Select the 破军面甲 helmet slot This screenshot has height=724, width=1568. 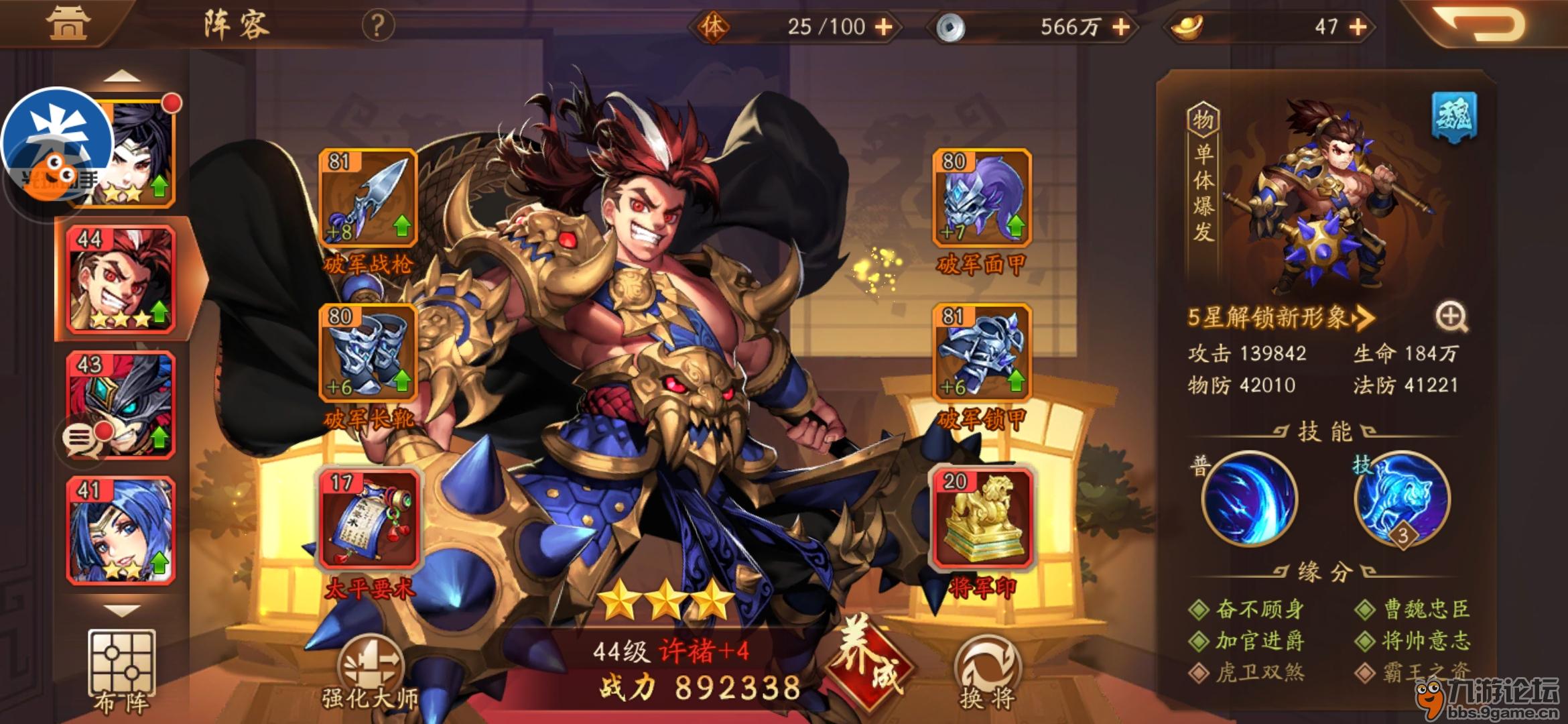click(x=982, y=198)
